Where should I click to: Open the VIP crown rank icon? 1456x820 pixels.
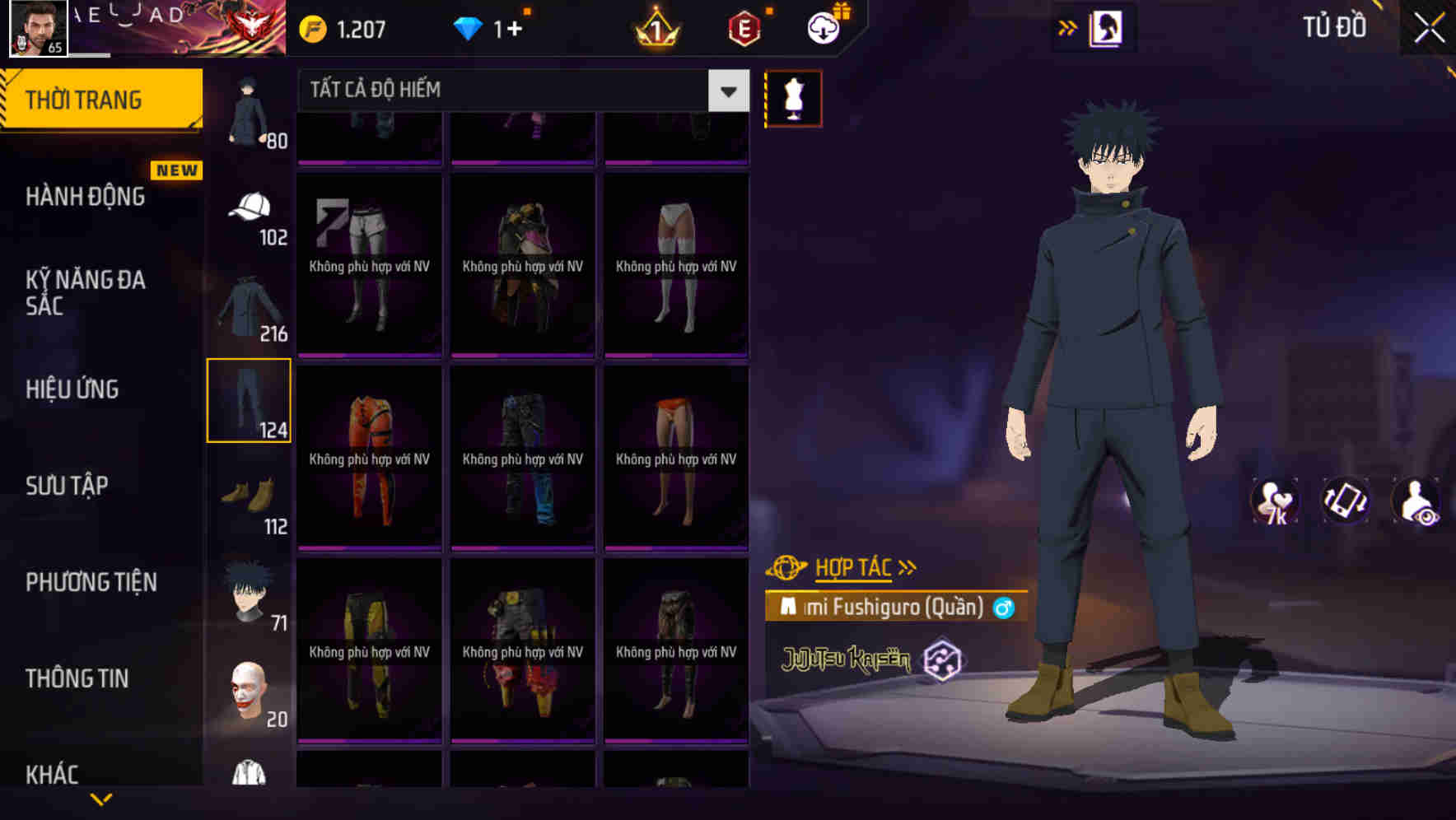tap(655, 27)
